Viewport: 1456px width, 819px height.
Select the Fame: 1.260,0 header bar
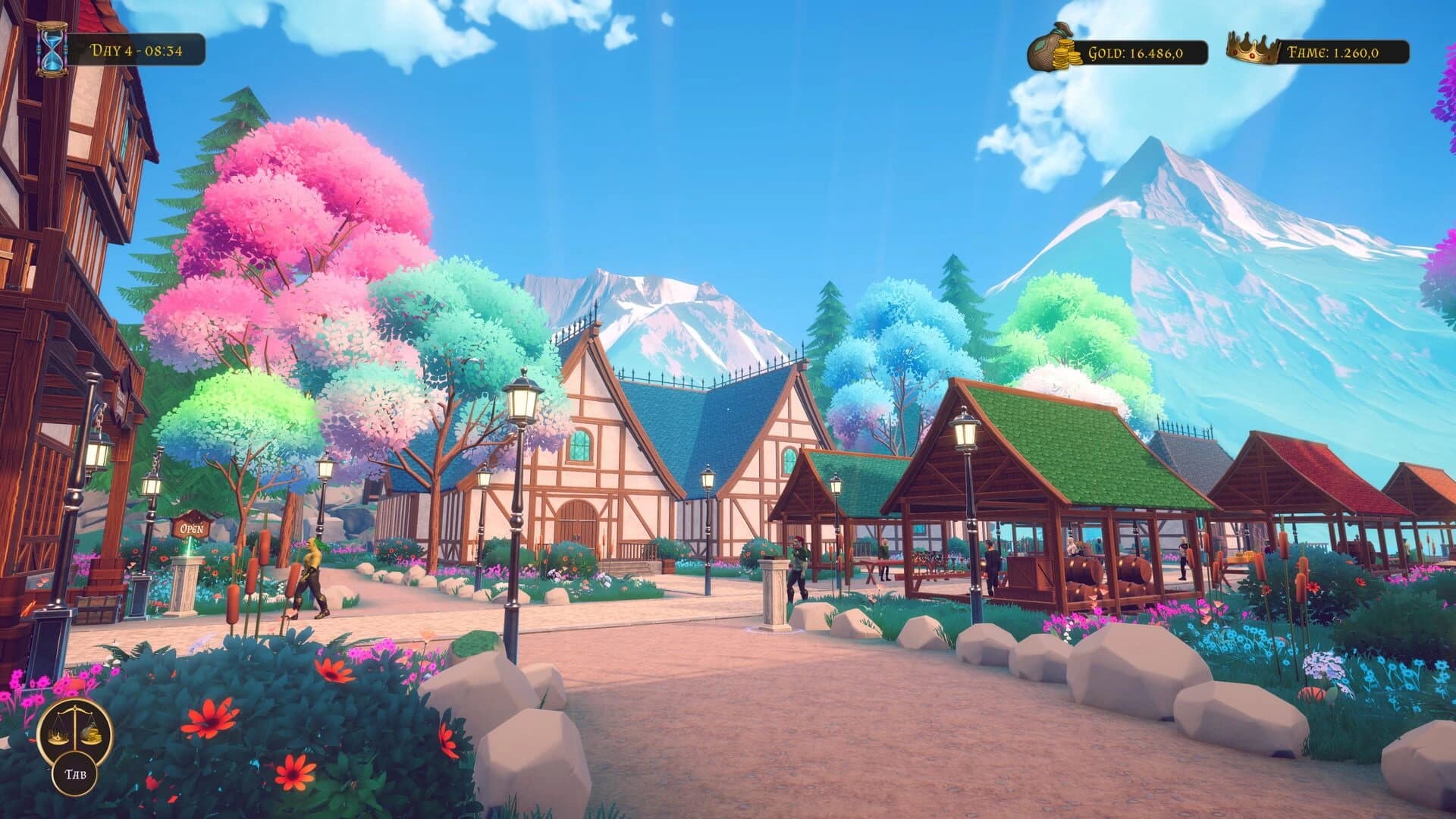[1335, 54]
